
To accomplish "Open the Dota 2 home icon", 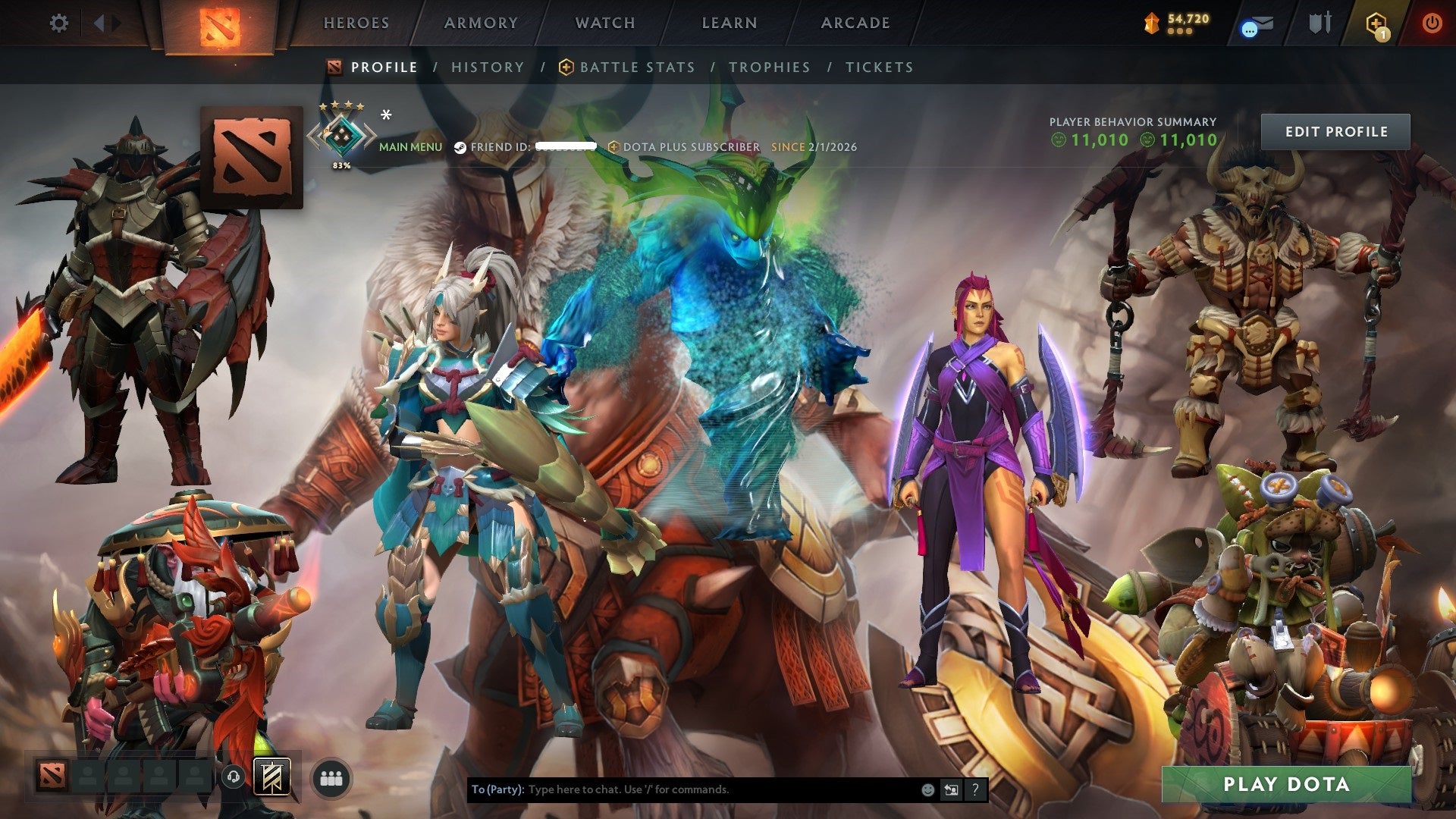I will [218, 23].
